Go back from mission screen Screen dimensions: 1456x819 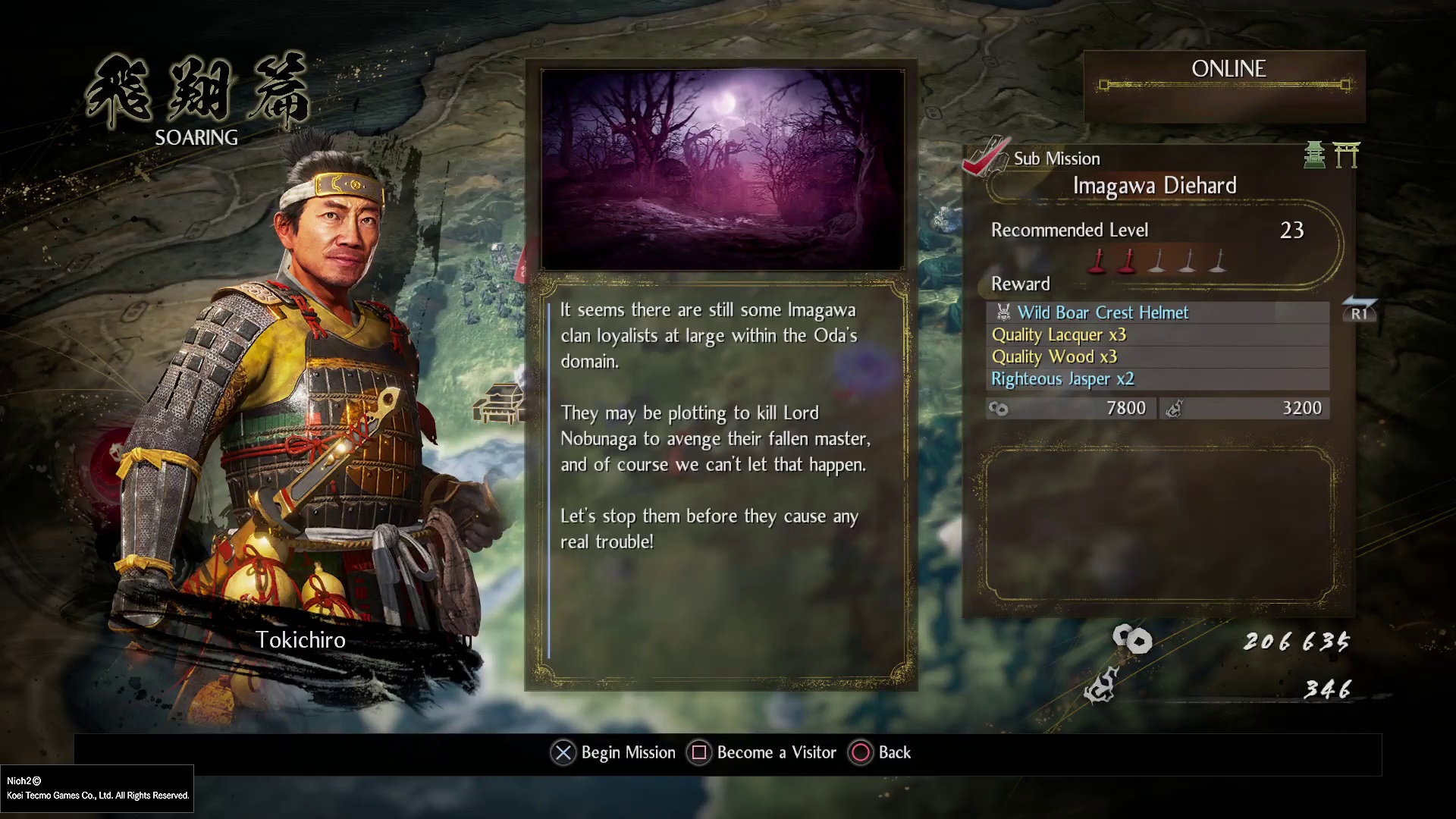pos(880,752)
